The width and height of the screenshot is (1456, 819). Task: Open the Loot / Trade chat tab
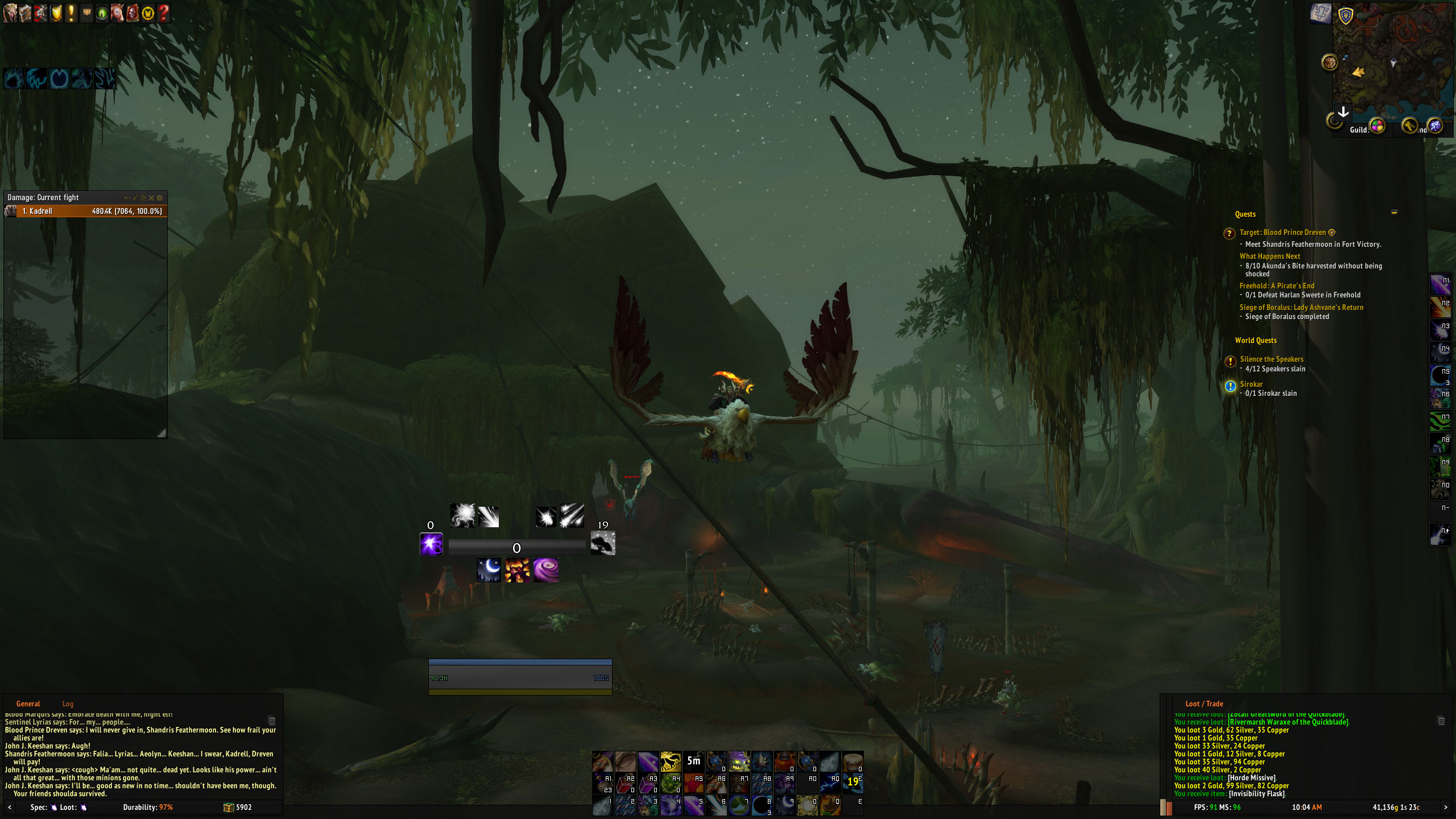pyautogui.click(x=1203, y=704)
